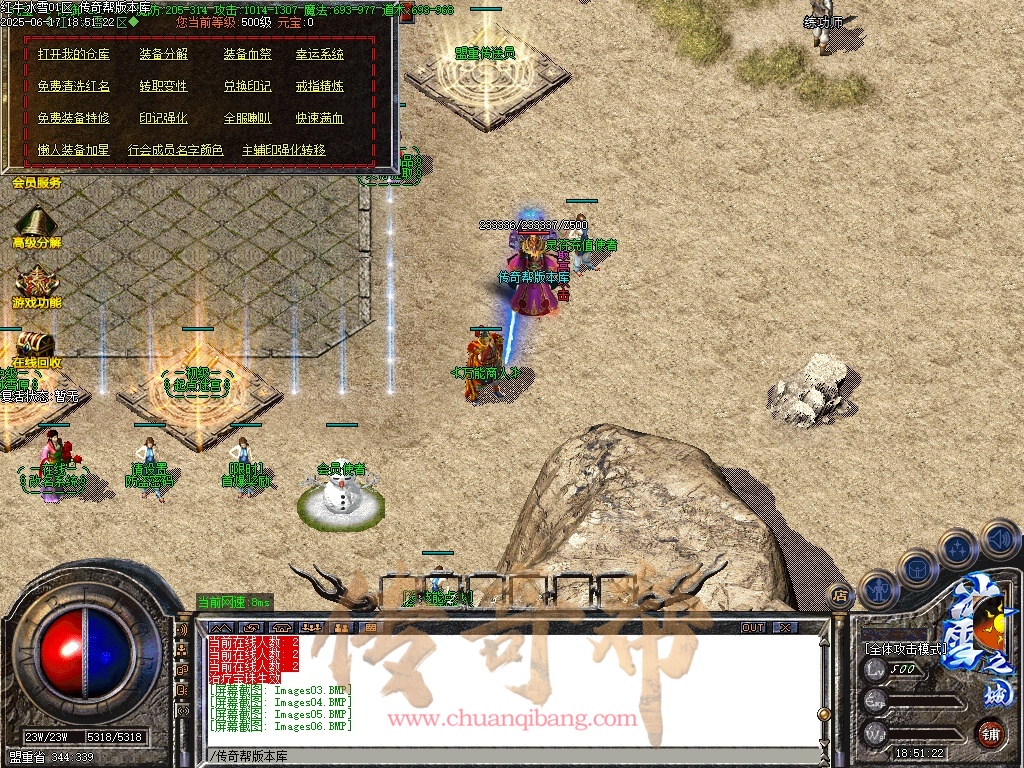Open the 游戏功能 game functions icon

click(36, 282)
